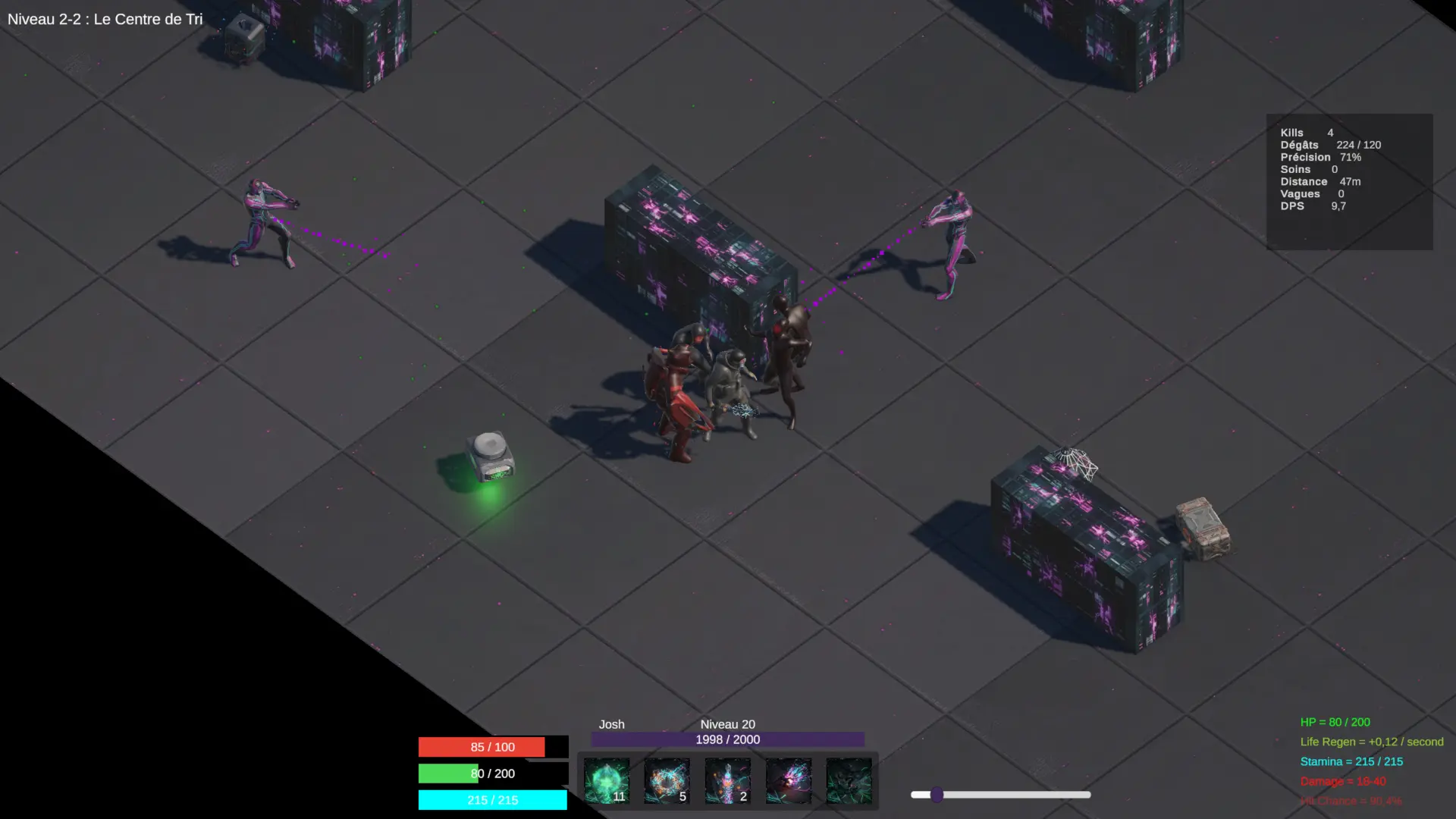This screenshot has width=1456, height=819.
Task: Select the Niveau 20 level label
Action: (727, 724)
